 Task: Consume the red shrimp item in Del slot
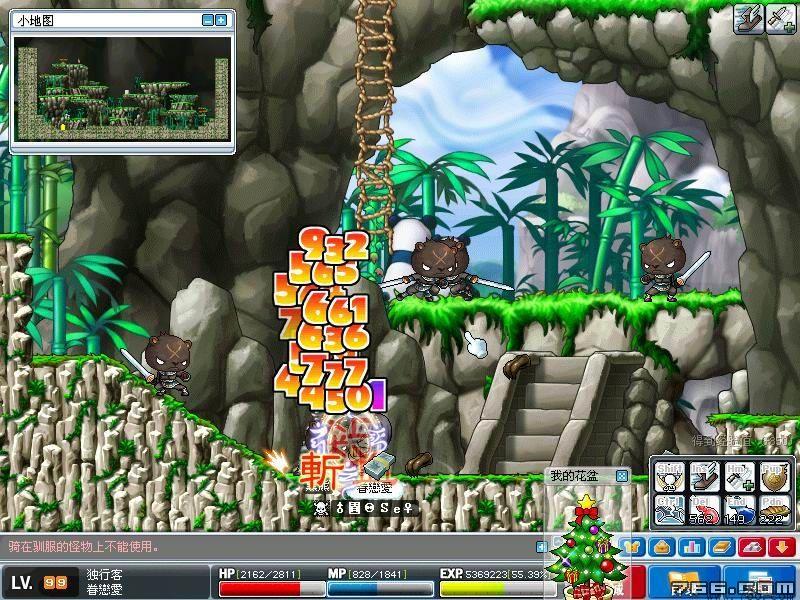click(704, 510)
